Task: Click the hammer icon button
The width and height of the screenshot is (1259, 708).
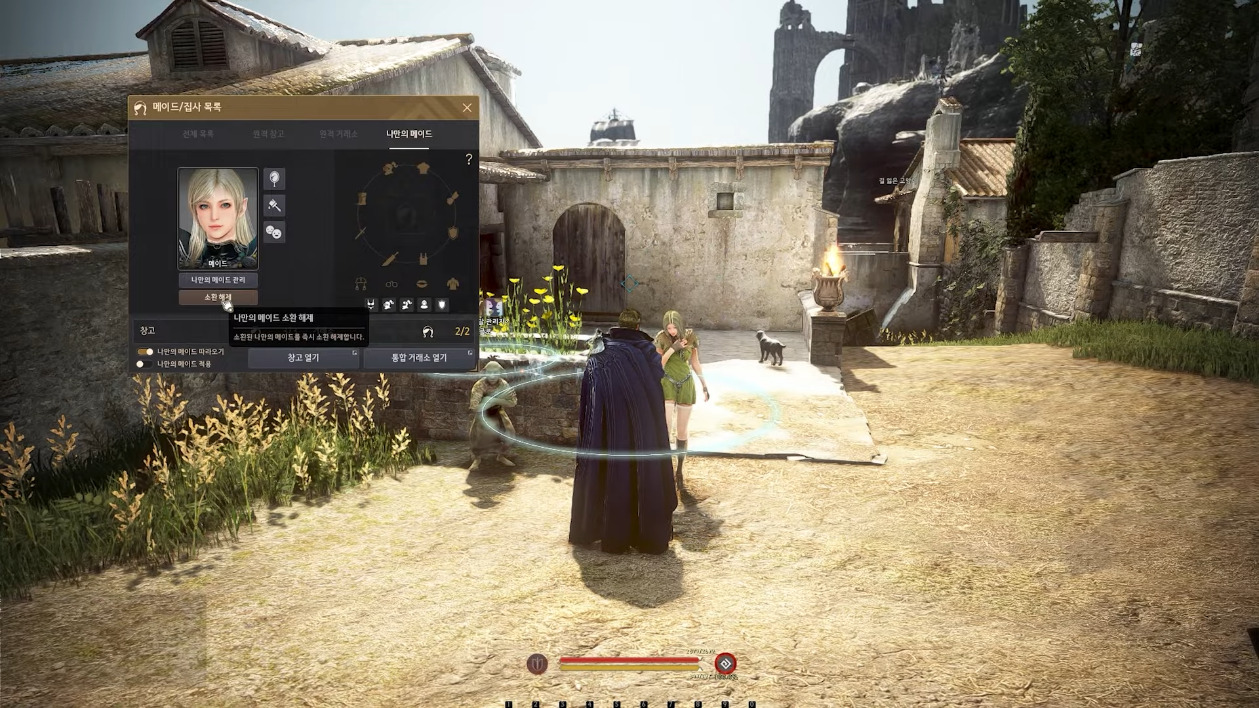Action: coord(274,205)
